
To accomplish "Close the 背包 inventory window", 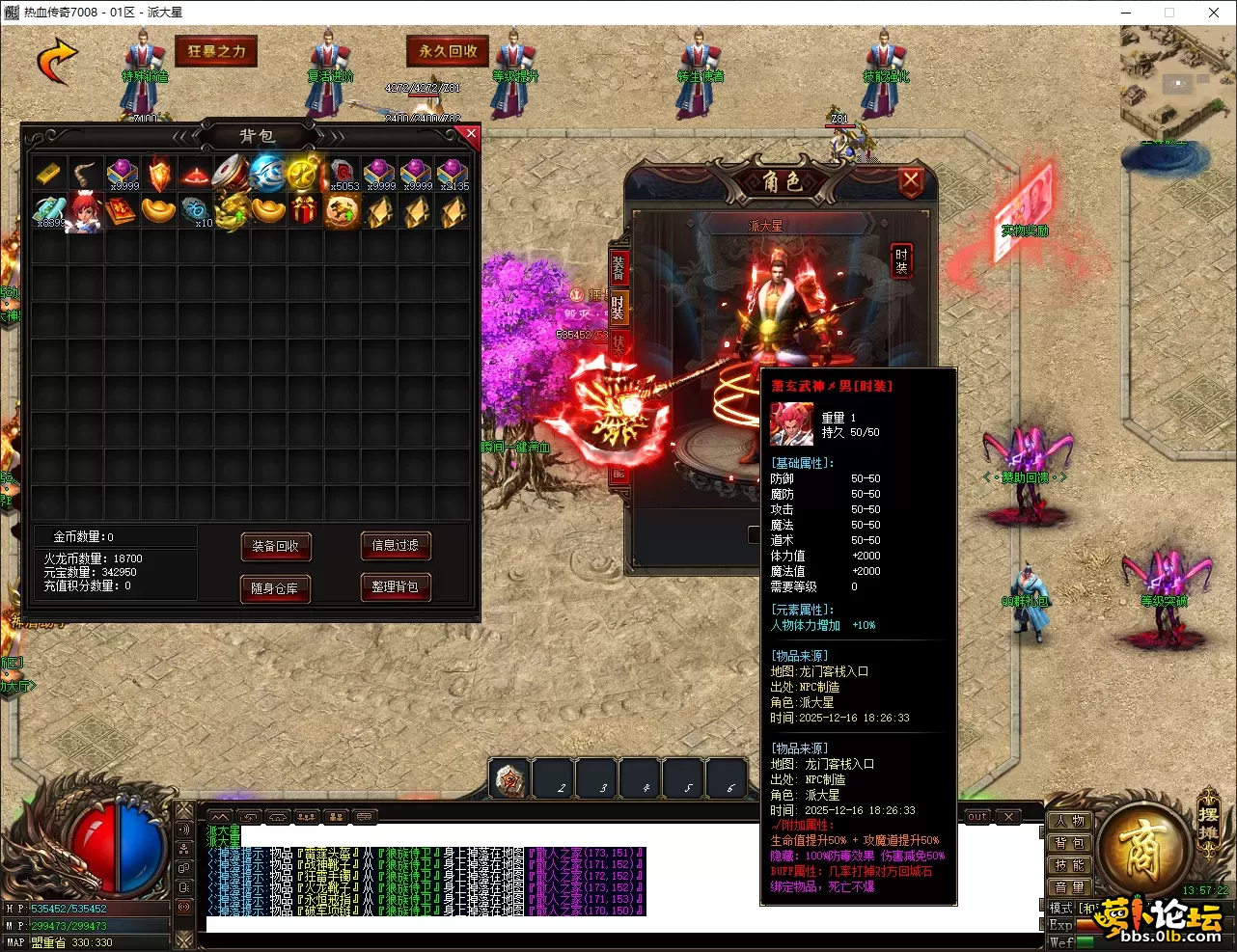I will [471, 134].
